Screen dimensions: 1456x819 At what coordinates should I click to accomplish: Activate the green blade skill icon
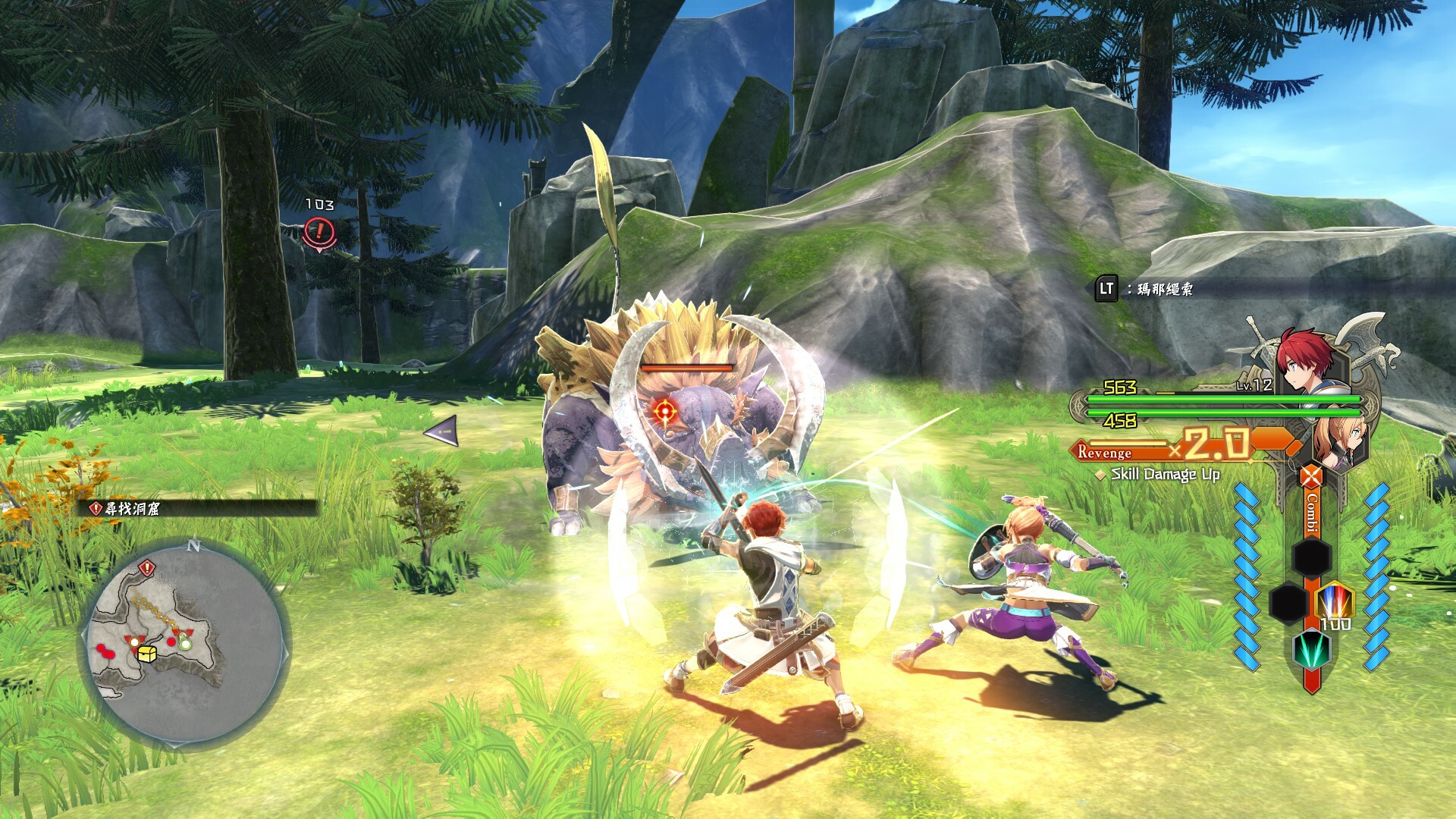click(x=1310, y=648)
